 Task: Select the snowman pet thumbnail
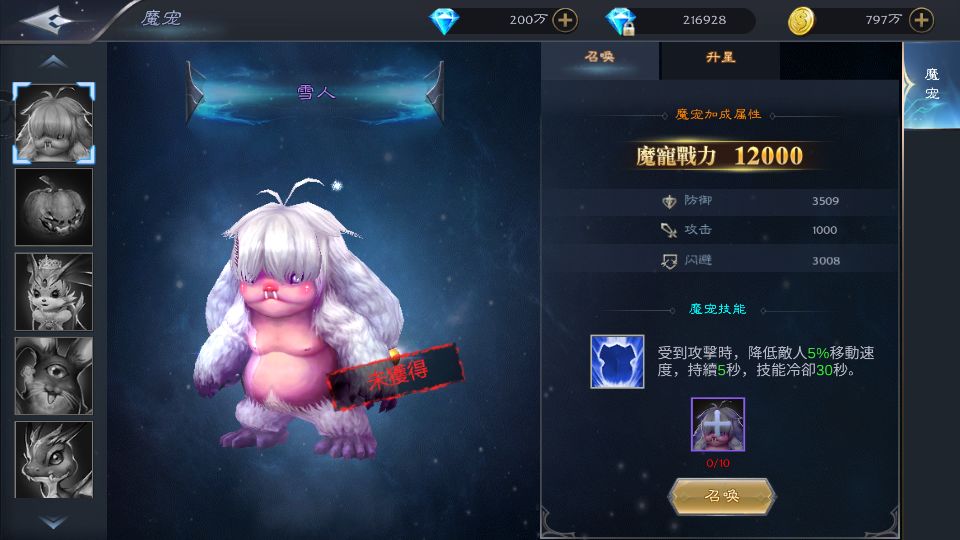[54, 123]
